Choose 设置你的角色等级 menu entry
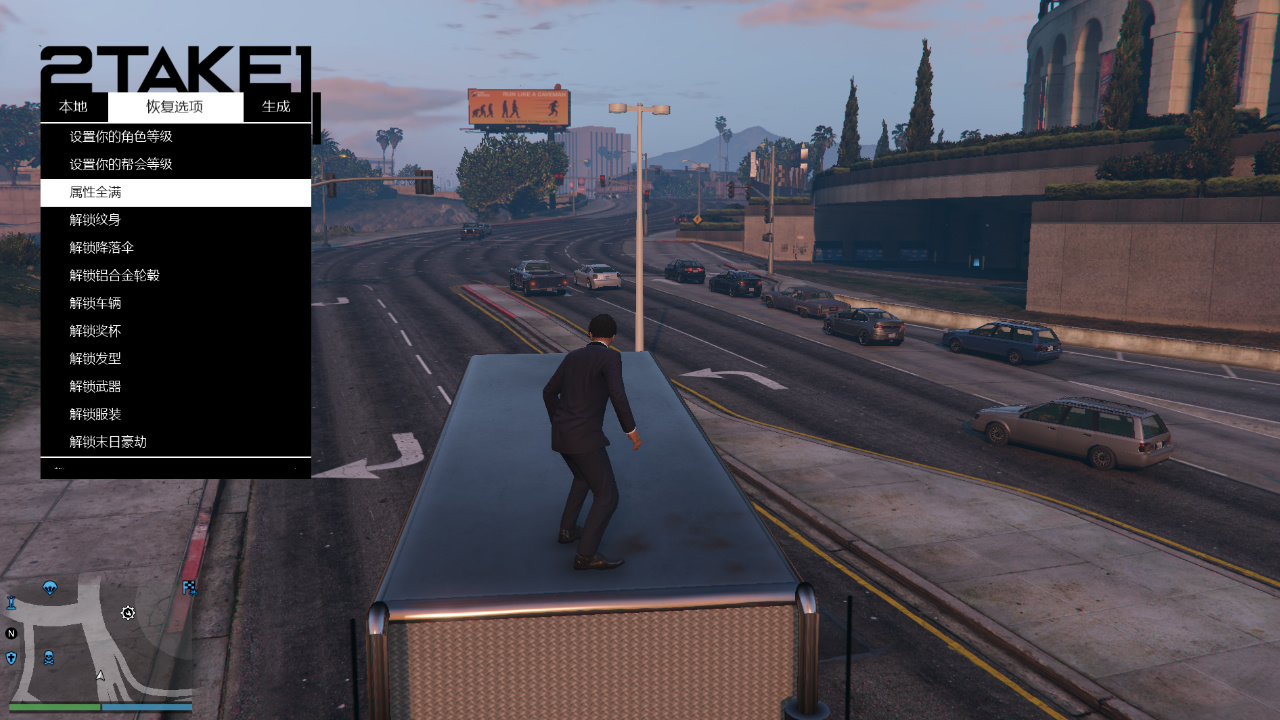1280x720 pixels. pyautogui.click(x=121, y=137)
